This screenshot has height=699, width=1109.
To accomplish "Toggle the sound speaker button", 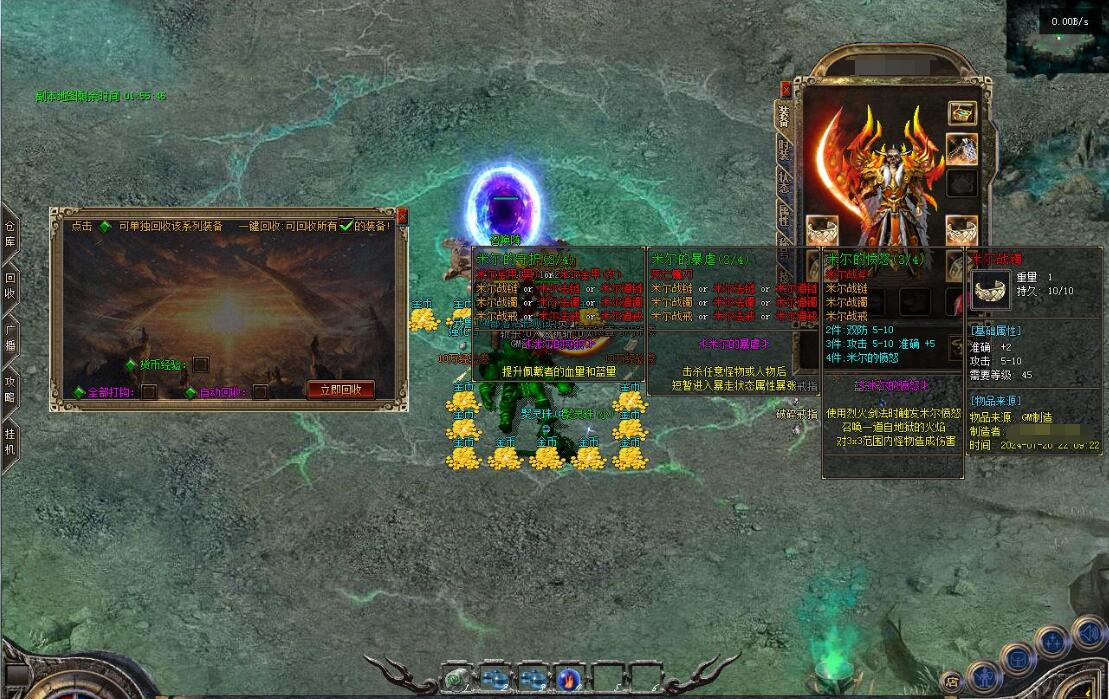I will (x=1089, y=632).
